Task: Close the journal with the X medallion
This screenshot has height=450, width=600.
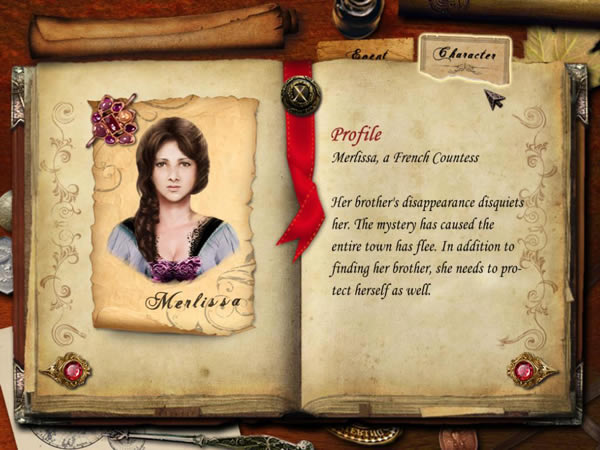Action: 299,97
